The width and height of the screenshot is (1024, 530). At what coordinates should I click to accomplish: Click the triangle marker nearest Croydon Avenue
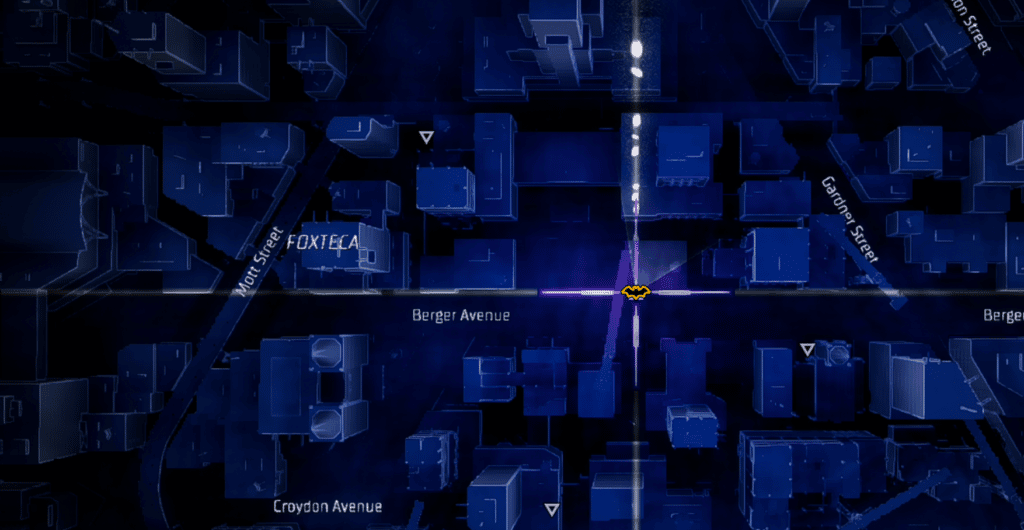pos(551,508)
